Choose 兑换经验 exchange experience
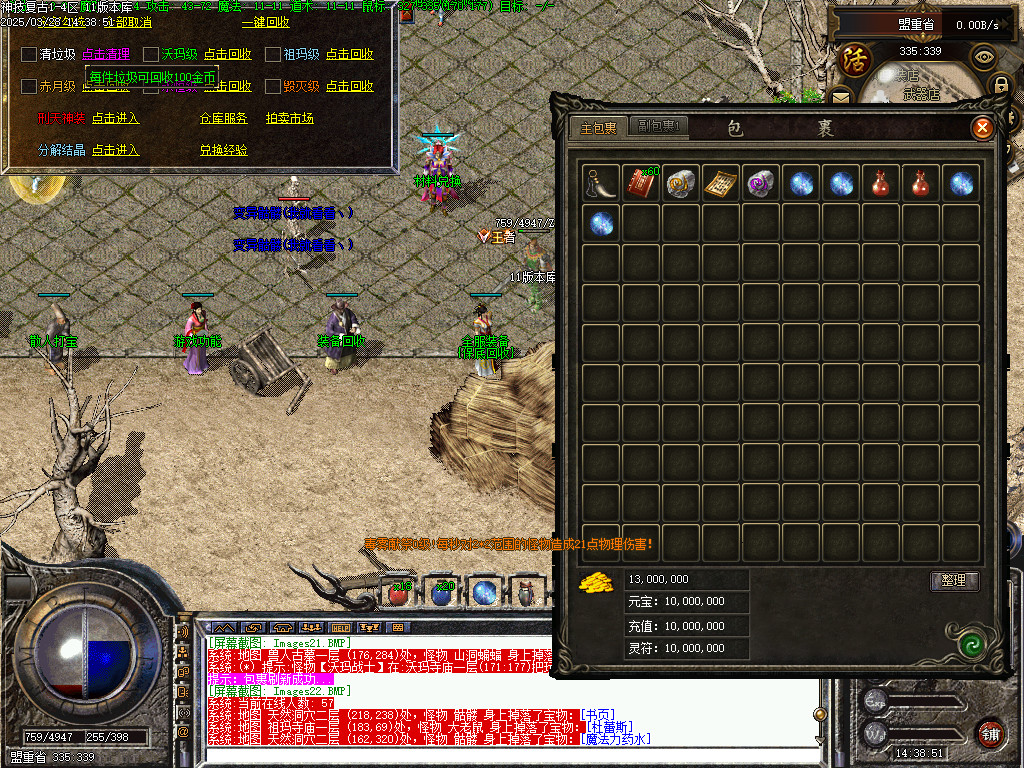 click(223, 150)
